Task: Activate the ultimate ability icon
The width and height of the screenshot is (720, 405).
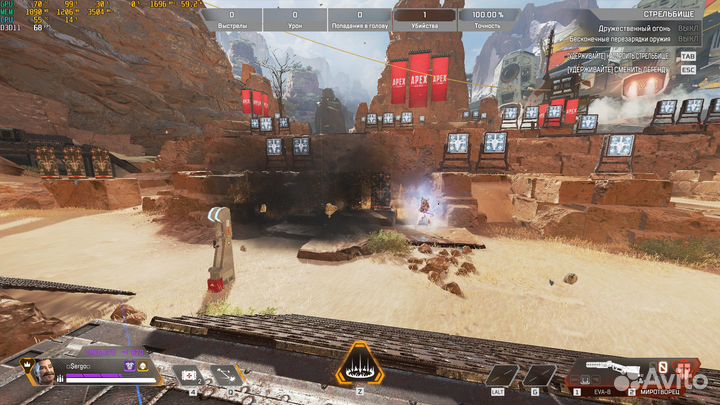Action: pyautogui.click(x=360, y=364)
